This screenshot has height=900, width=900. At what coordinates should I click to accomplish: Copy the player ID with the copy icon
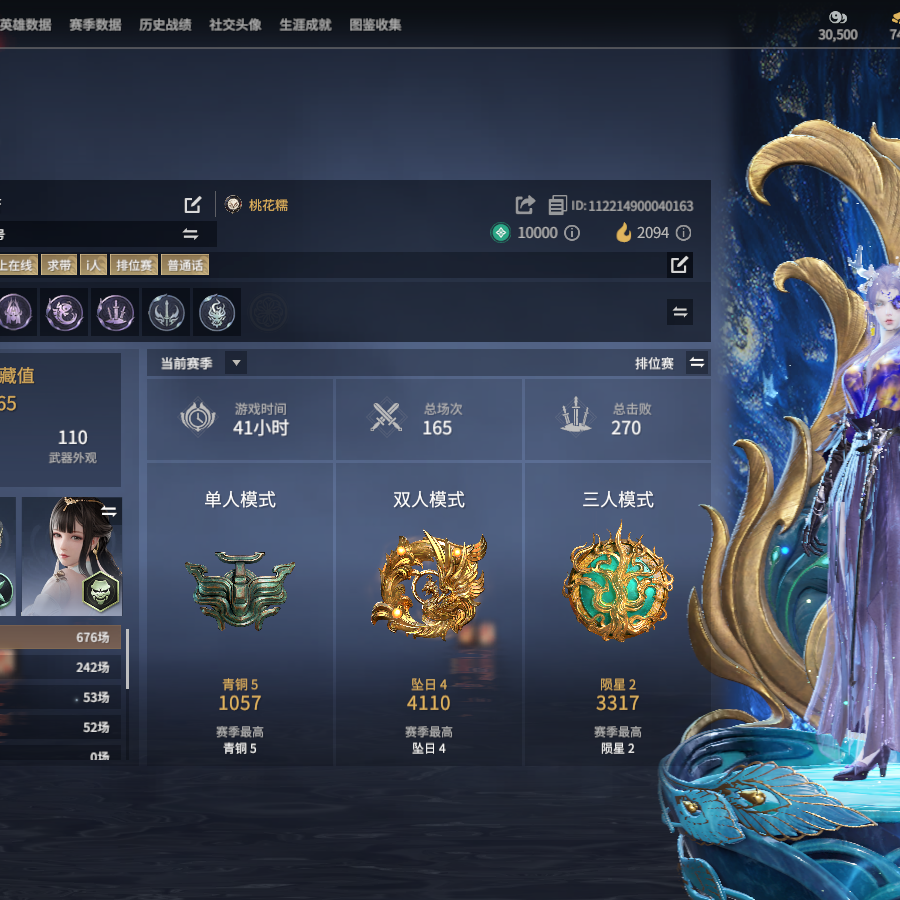(x=557, y=205)
